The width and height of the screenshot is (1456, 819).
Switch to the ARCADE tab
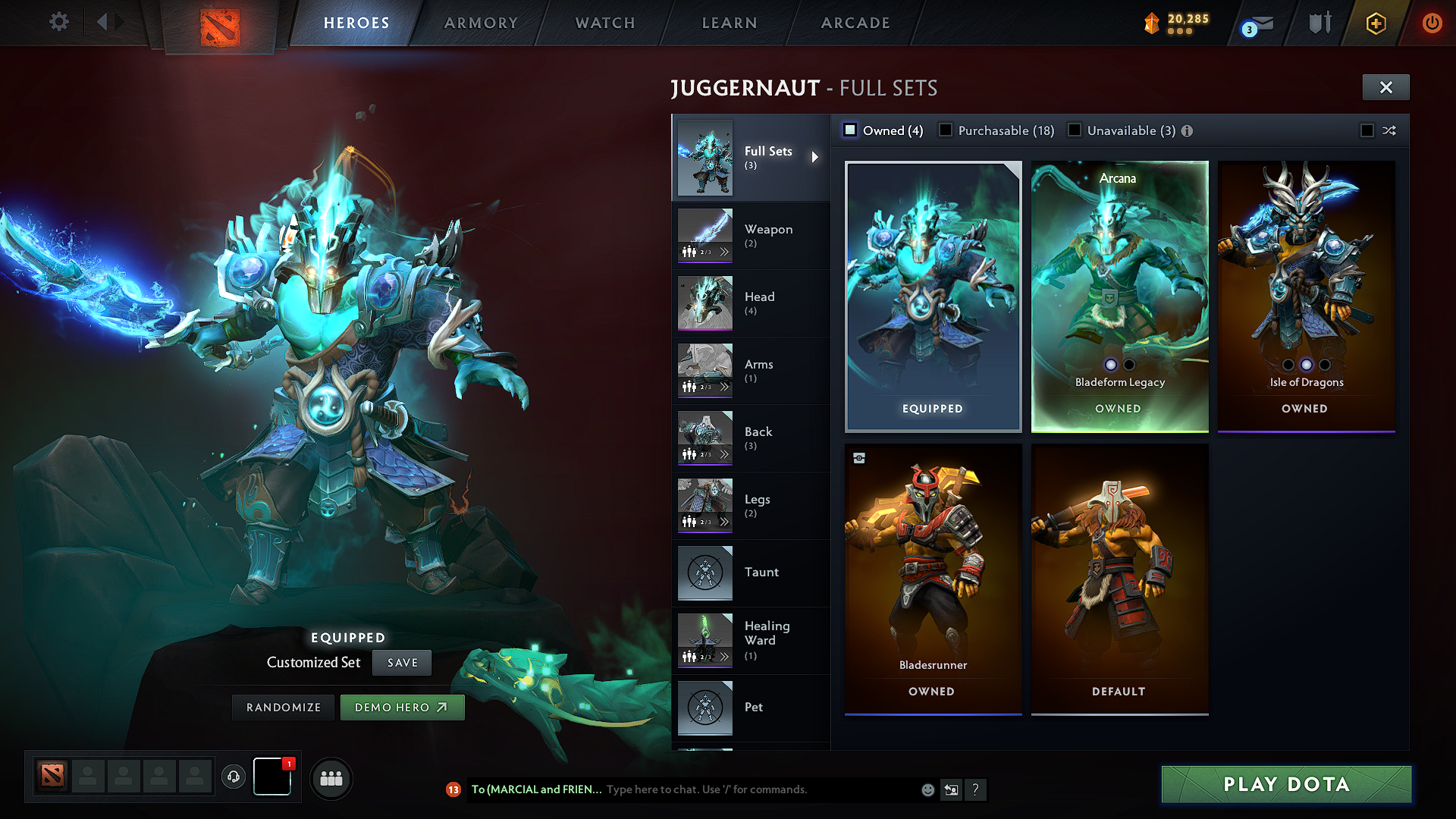[x=854, y=23]
